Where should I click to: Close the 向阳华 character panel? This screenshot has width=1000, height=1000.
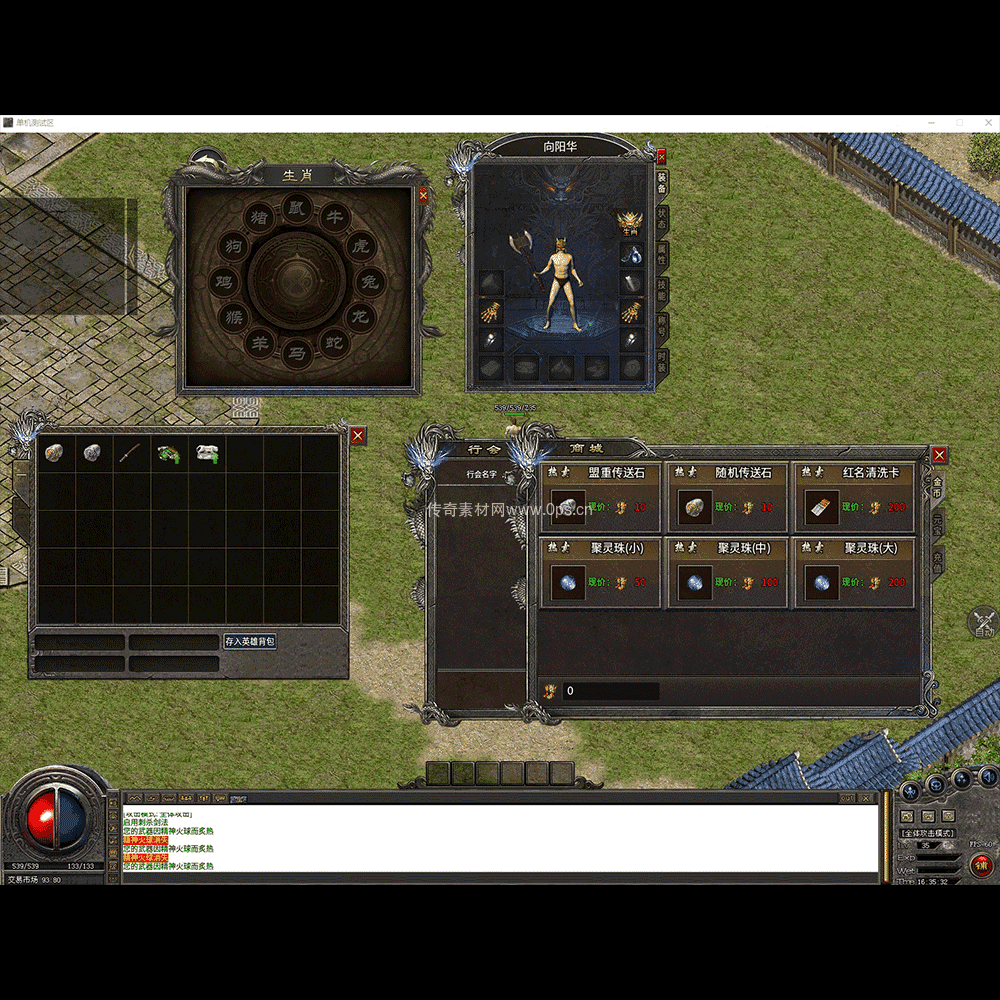(x=661, y=157)
